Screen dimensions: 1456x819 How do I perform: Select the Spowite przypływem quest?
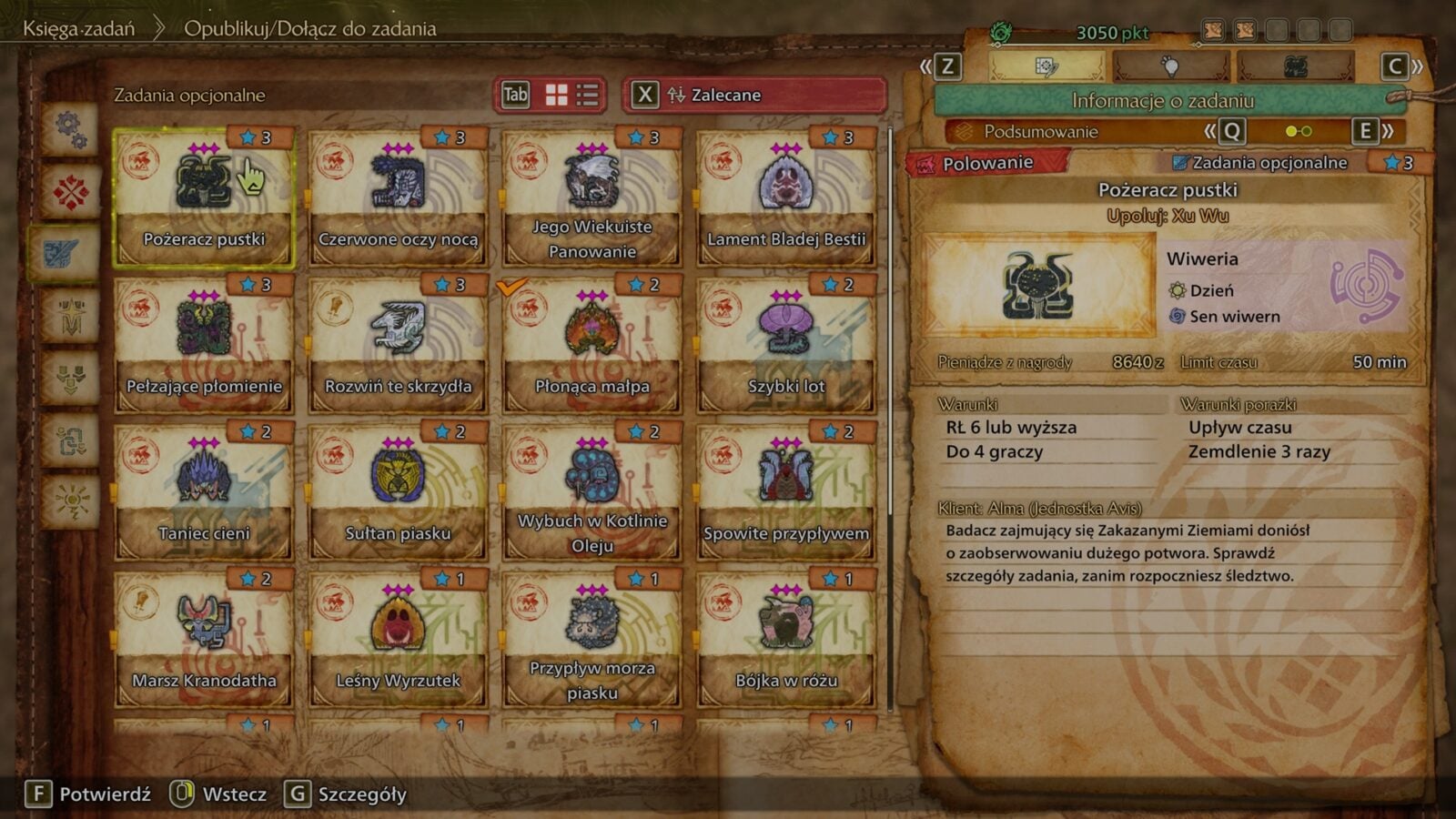click(x=786, y=492)
